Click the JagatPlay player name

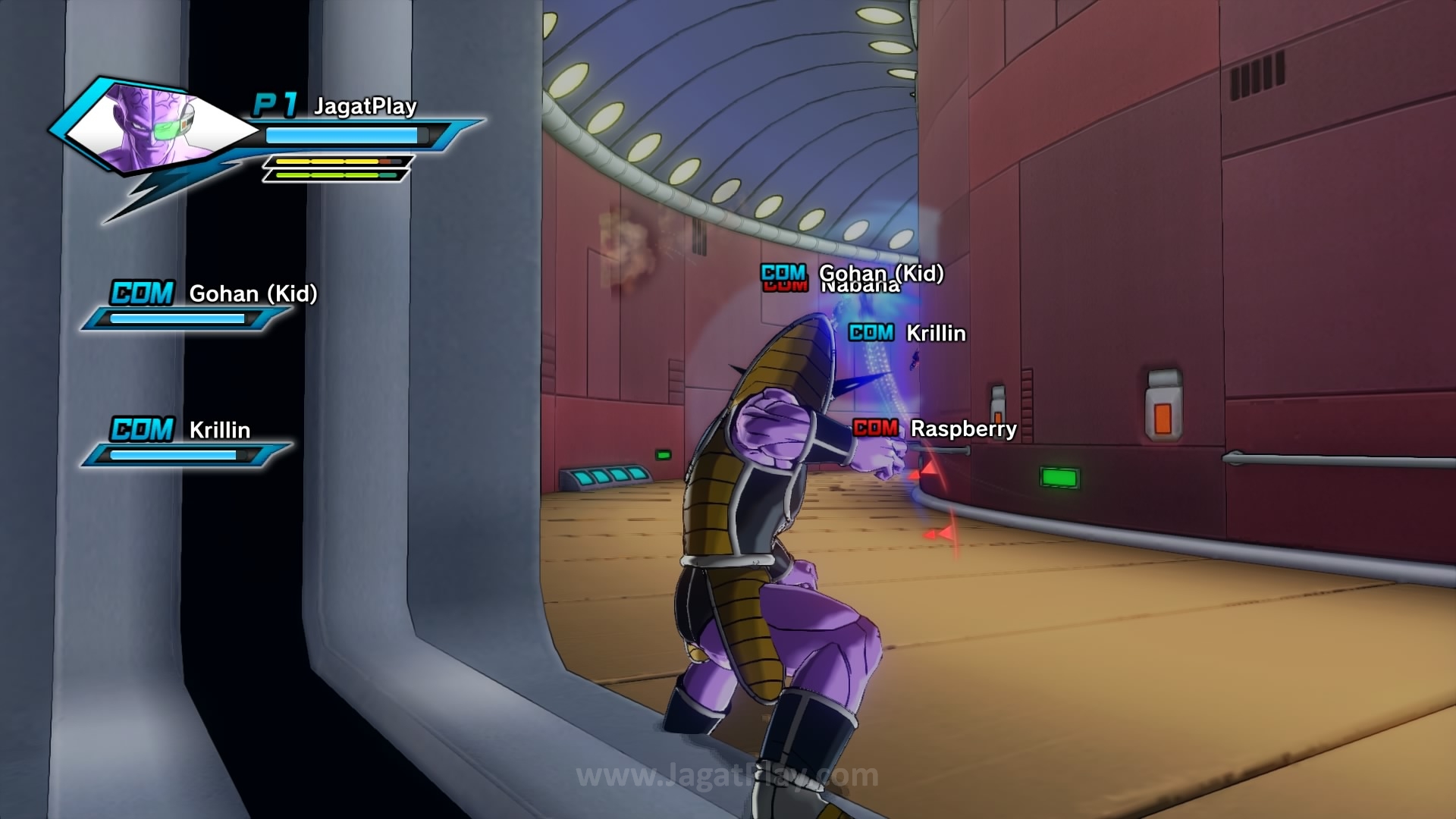coord(365,106)
